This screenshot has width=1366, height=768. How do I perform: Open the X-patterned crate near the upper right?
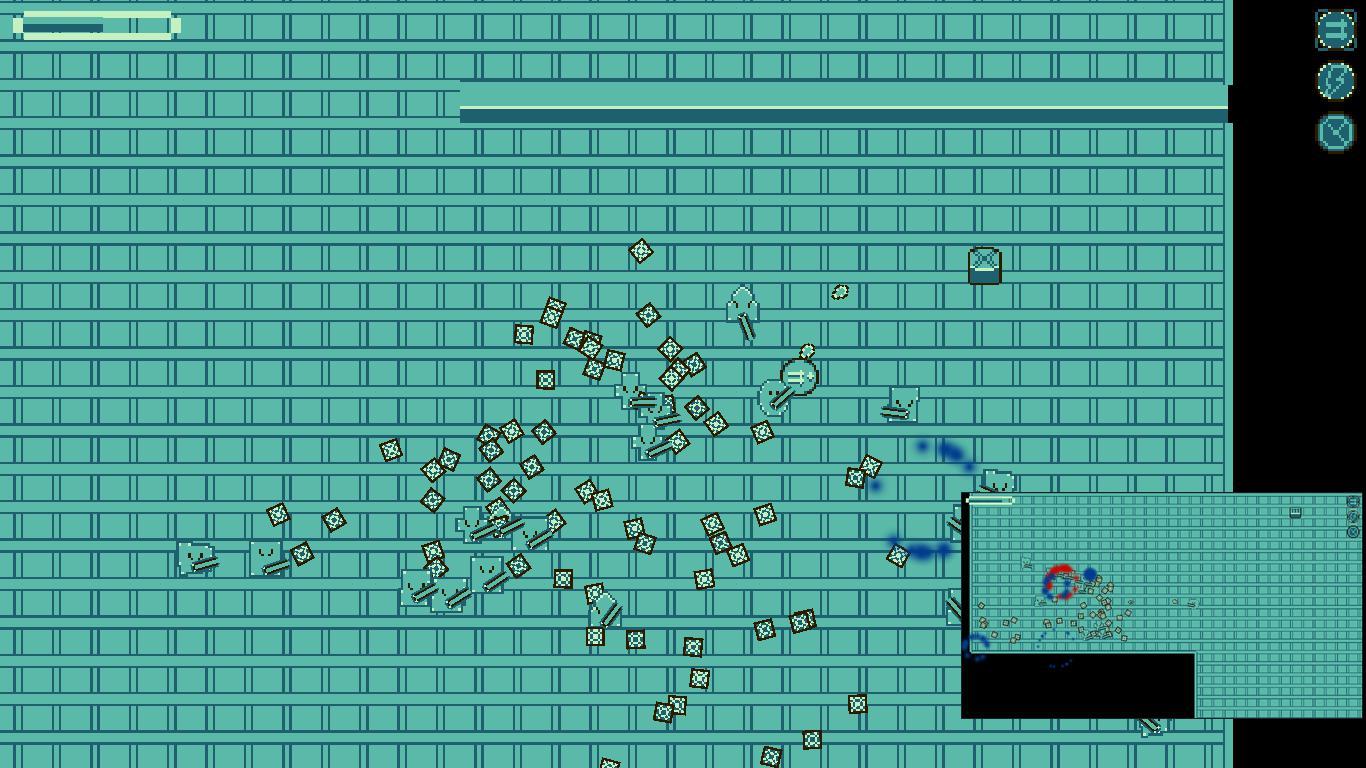[x=984, y=264]
